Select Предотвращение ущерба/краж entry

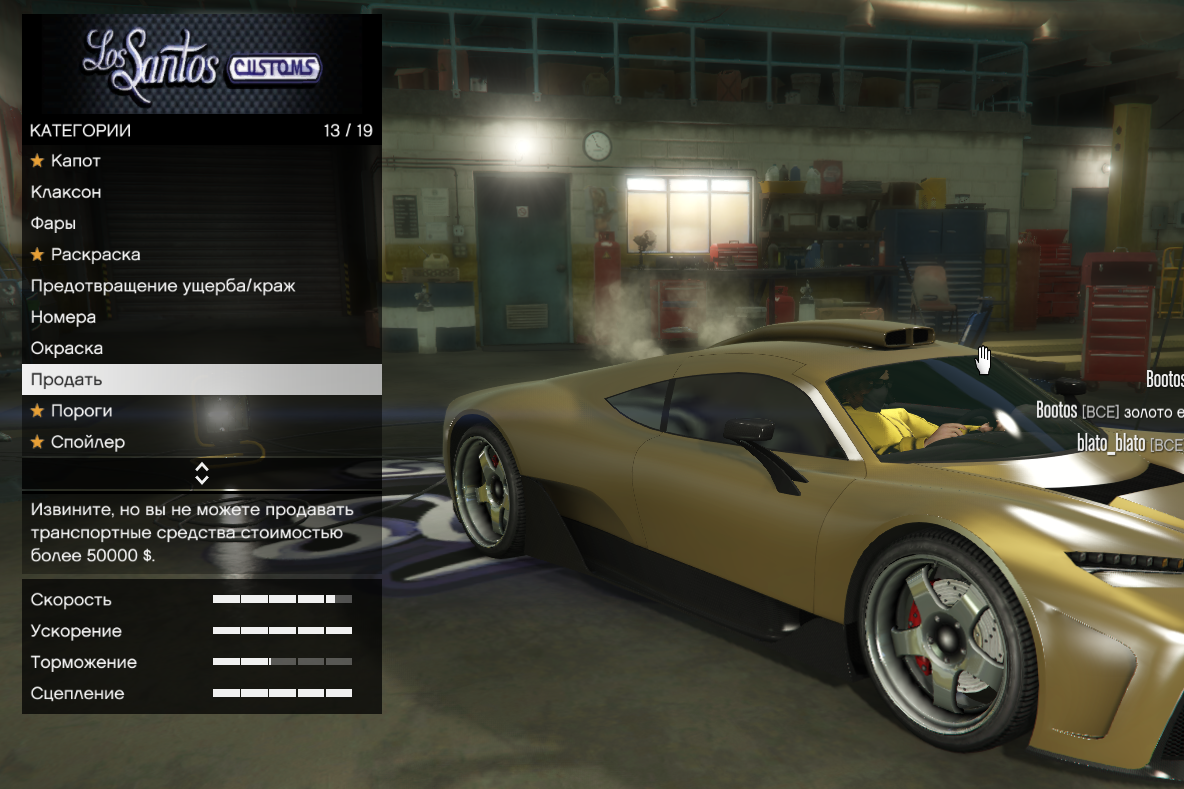coord(163,286)
